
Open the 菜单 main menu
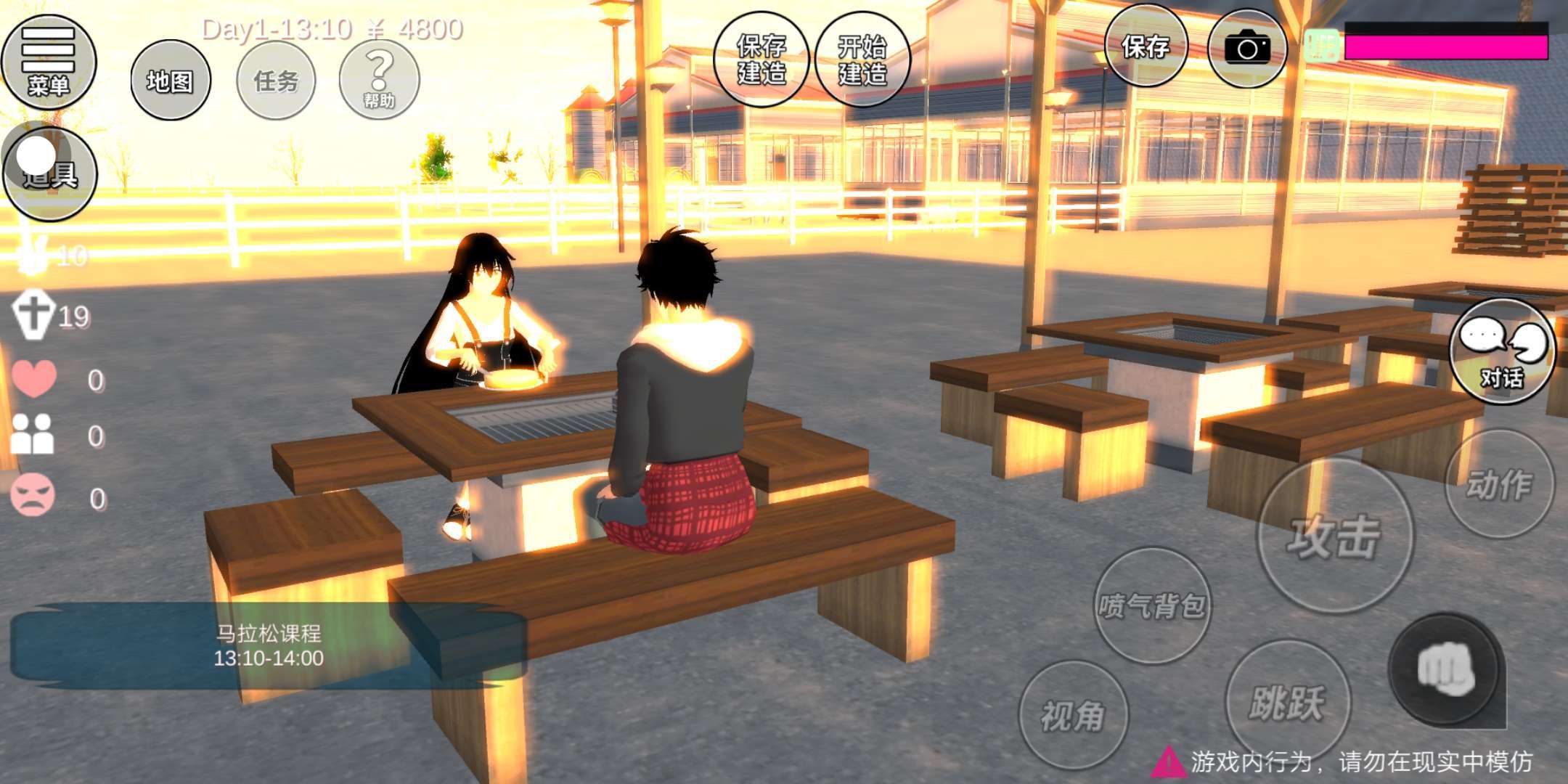tap(48, 62)
